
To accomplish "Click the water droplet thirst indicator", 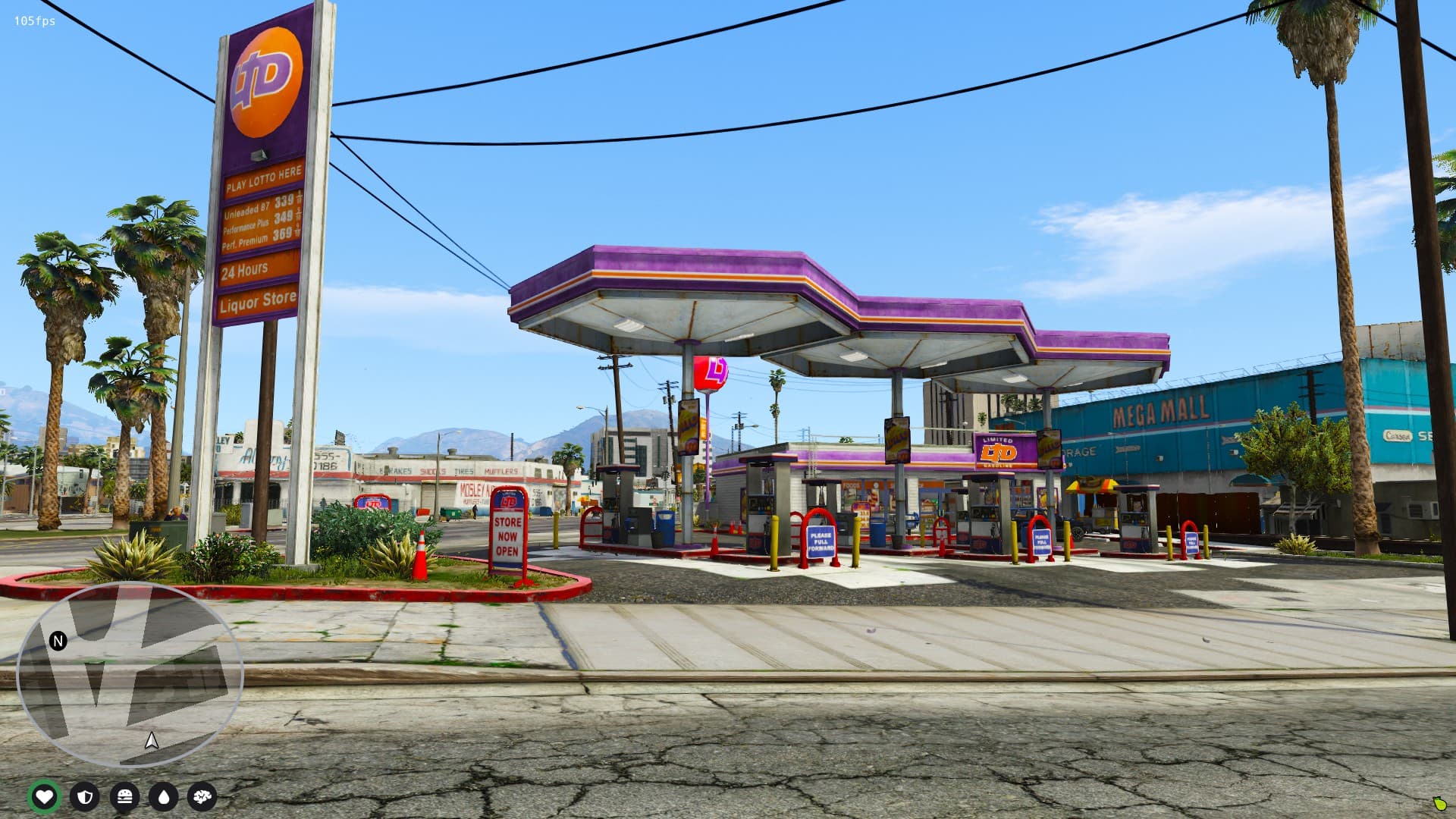I will 166,796.
